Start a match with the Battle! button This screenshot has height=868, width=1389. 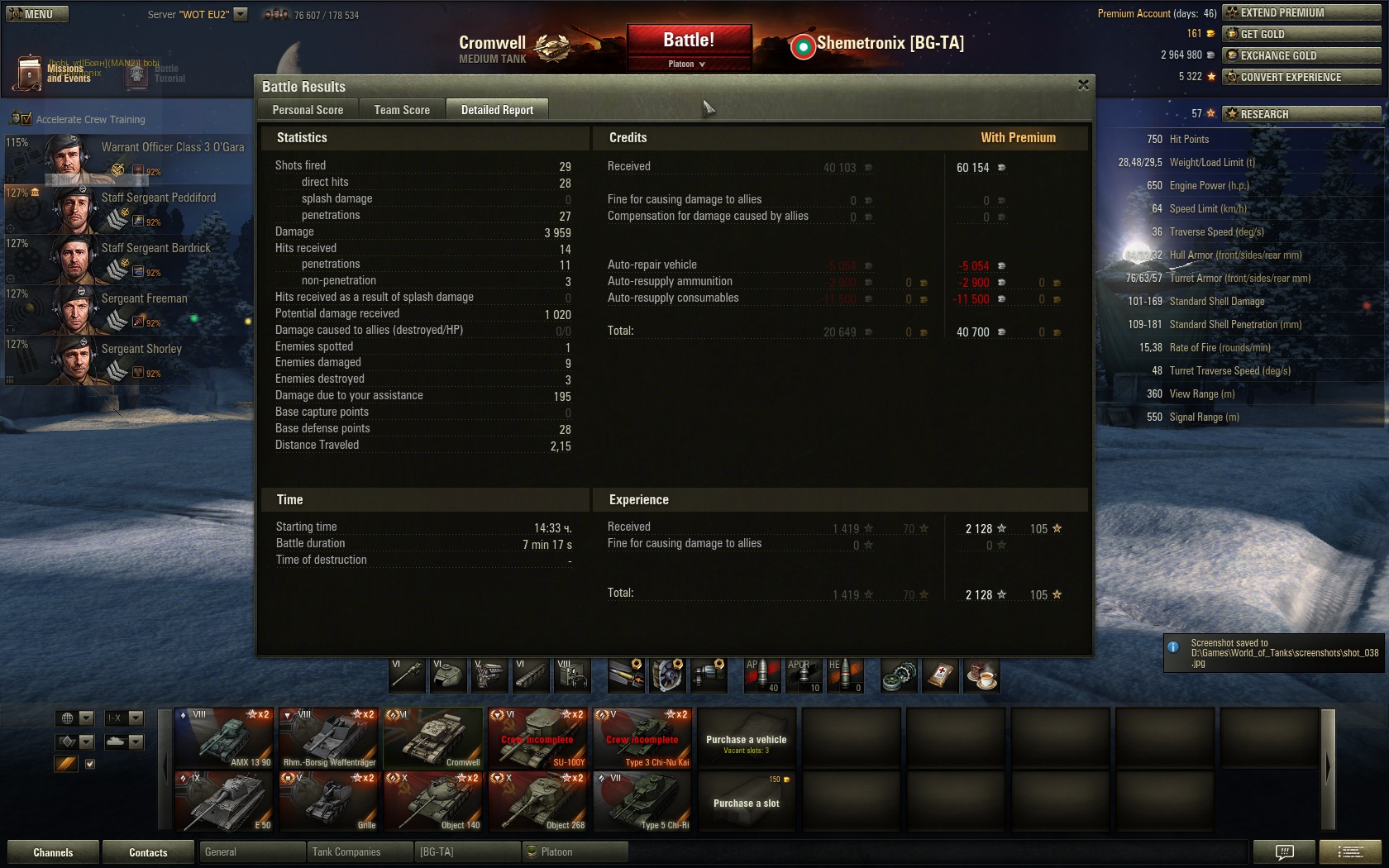coord(689,41)
